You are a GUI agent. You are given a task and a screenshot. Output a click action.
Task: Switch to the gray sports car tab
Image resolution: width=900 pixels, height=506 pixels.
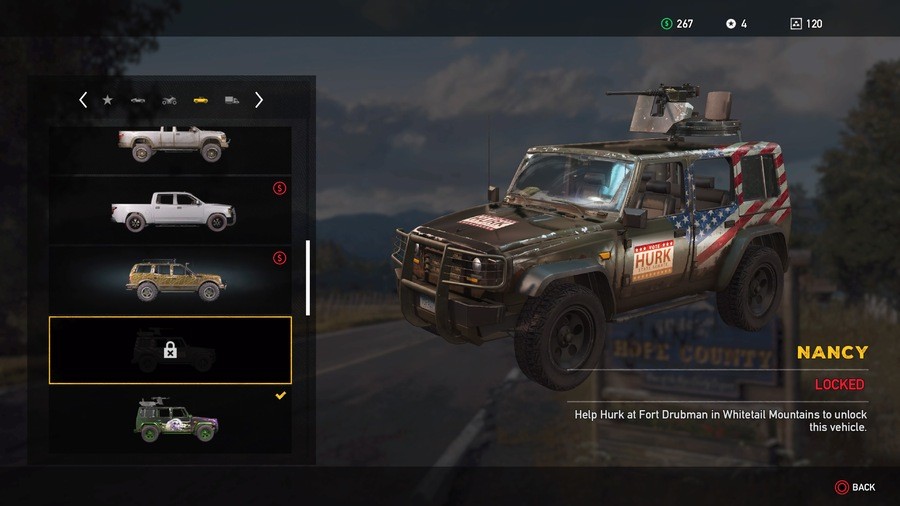click(x=138, y=100)
